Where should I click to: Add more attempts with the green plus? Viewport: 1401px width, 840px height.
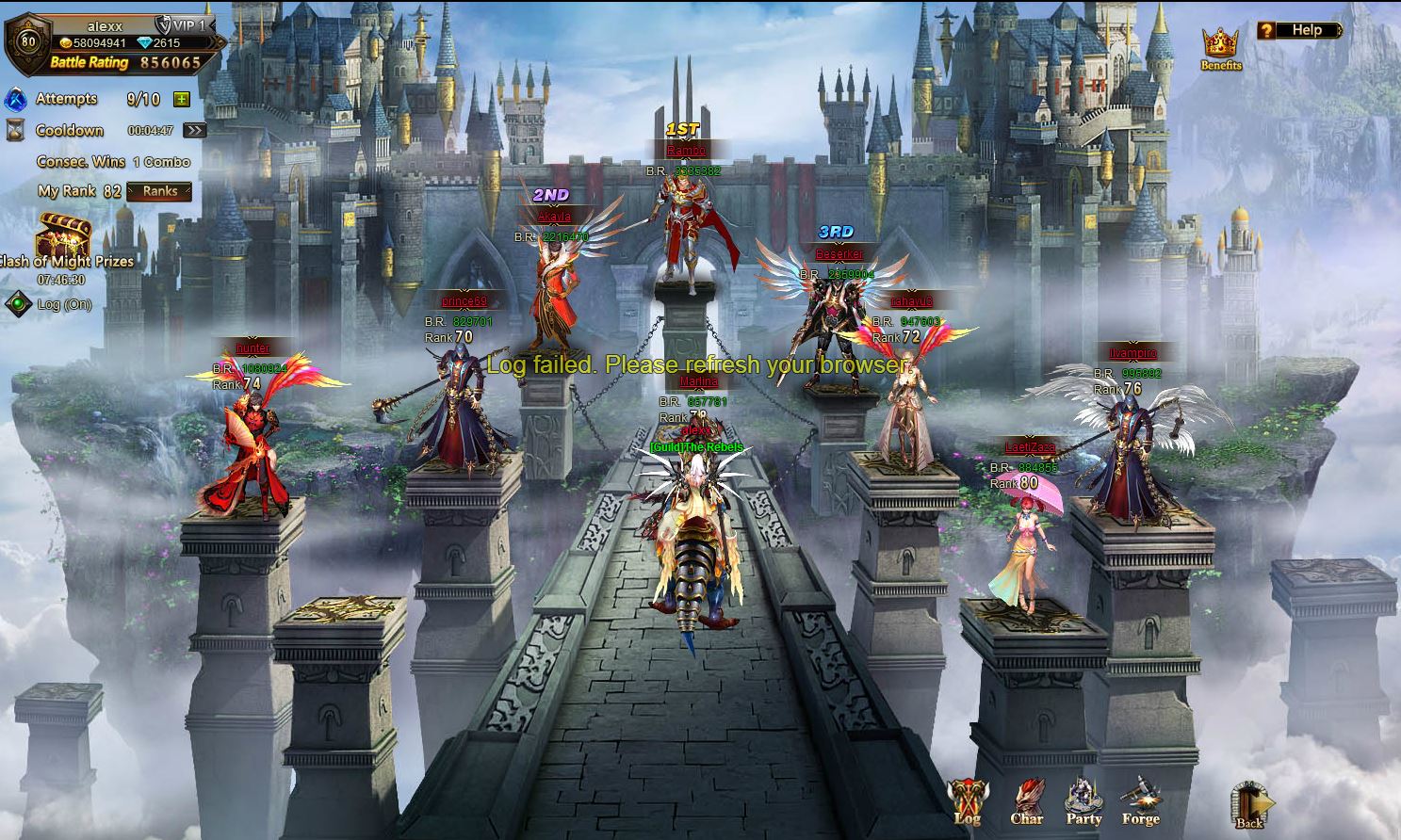point(182,99)
